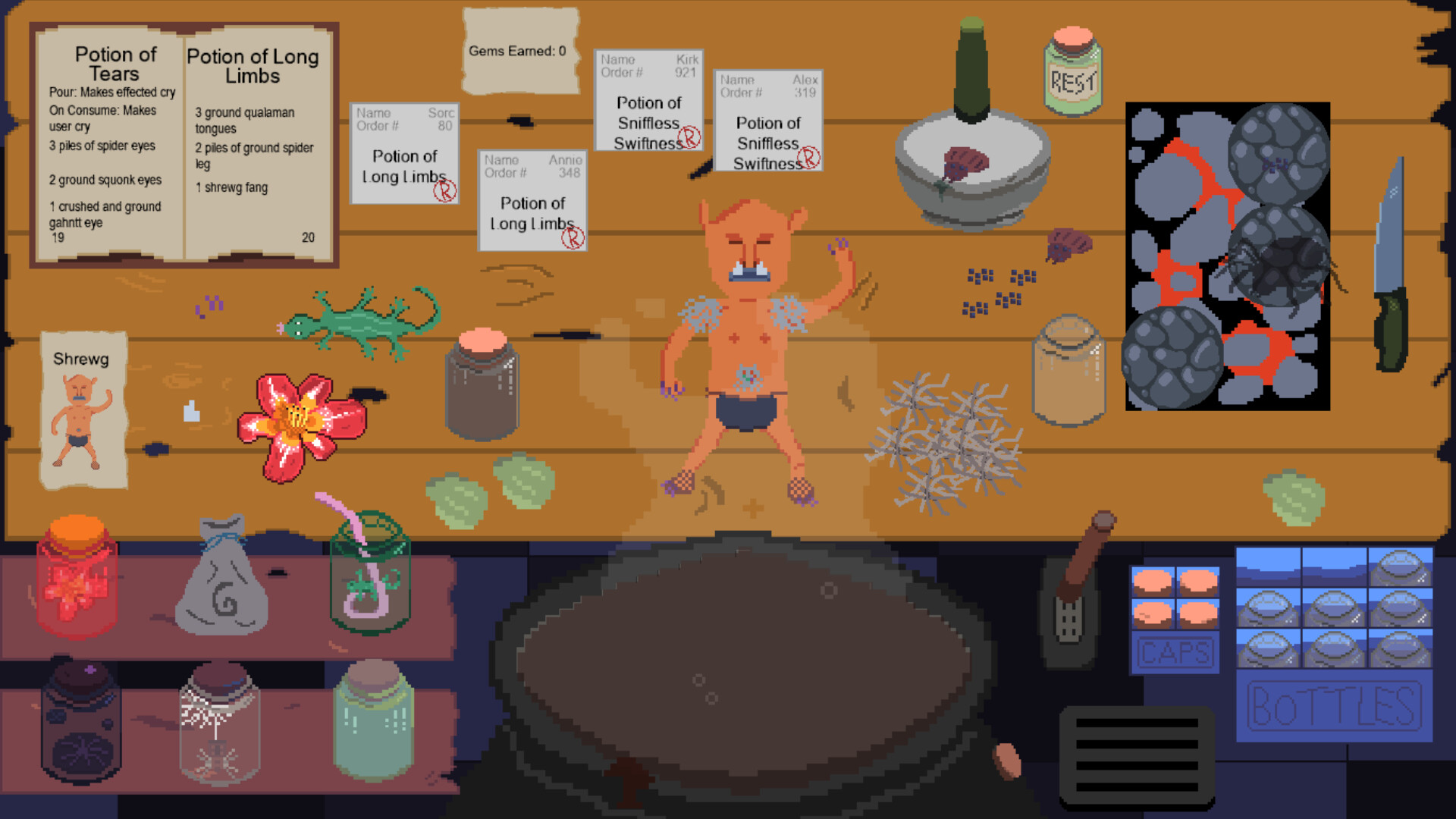Open Annie's Potion of Long Limbs order
This screenshot has height=819, width=1456.
(532, 201)
